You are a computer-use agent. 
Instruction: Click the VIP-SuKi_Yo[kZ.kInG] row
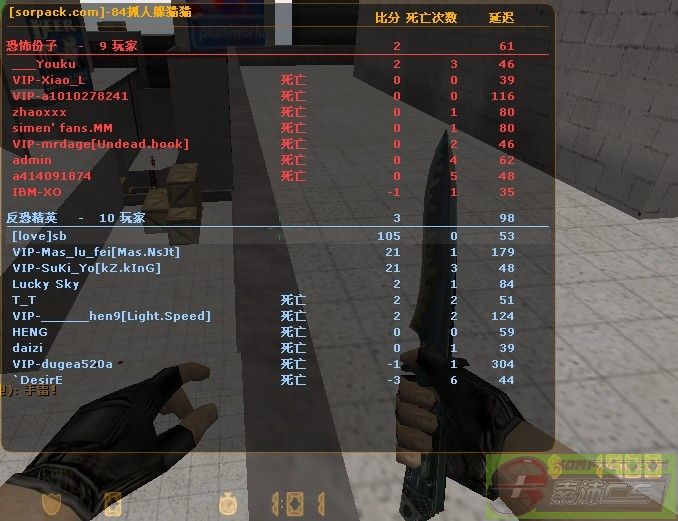tap(86, 268)
